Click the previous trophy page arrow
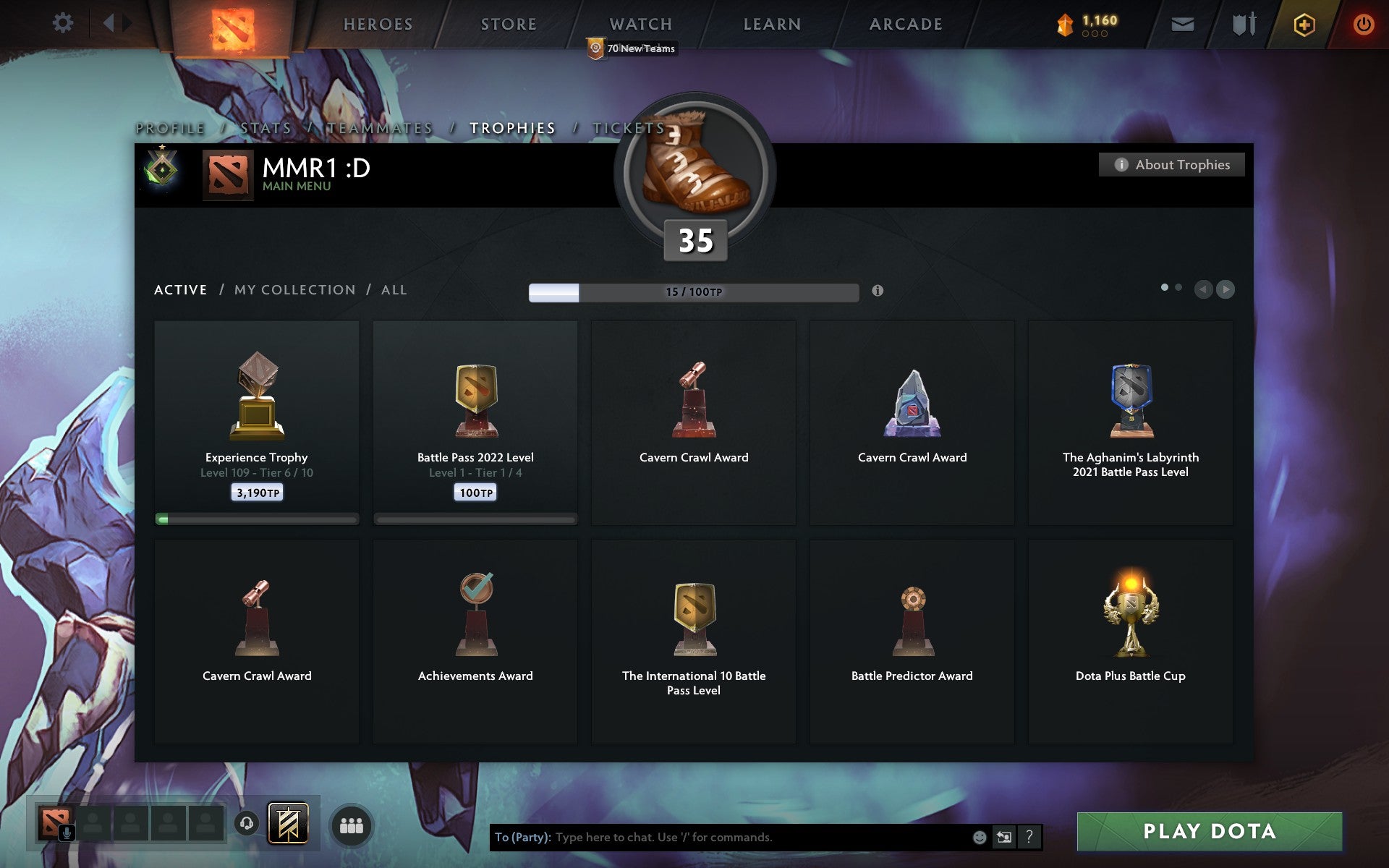The image size is (1389, 868). [x=1203, y=289]
